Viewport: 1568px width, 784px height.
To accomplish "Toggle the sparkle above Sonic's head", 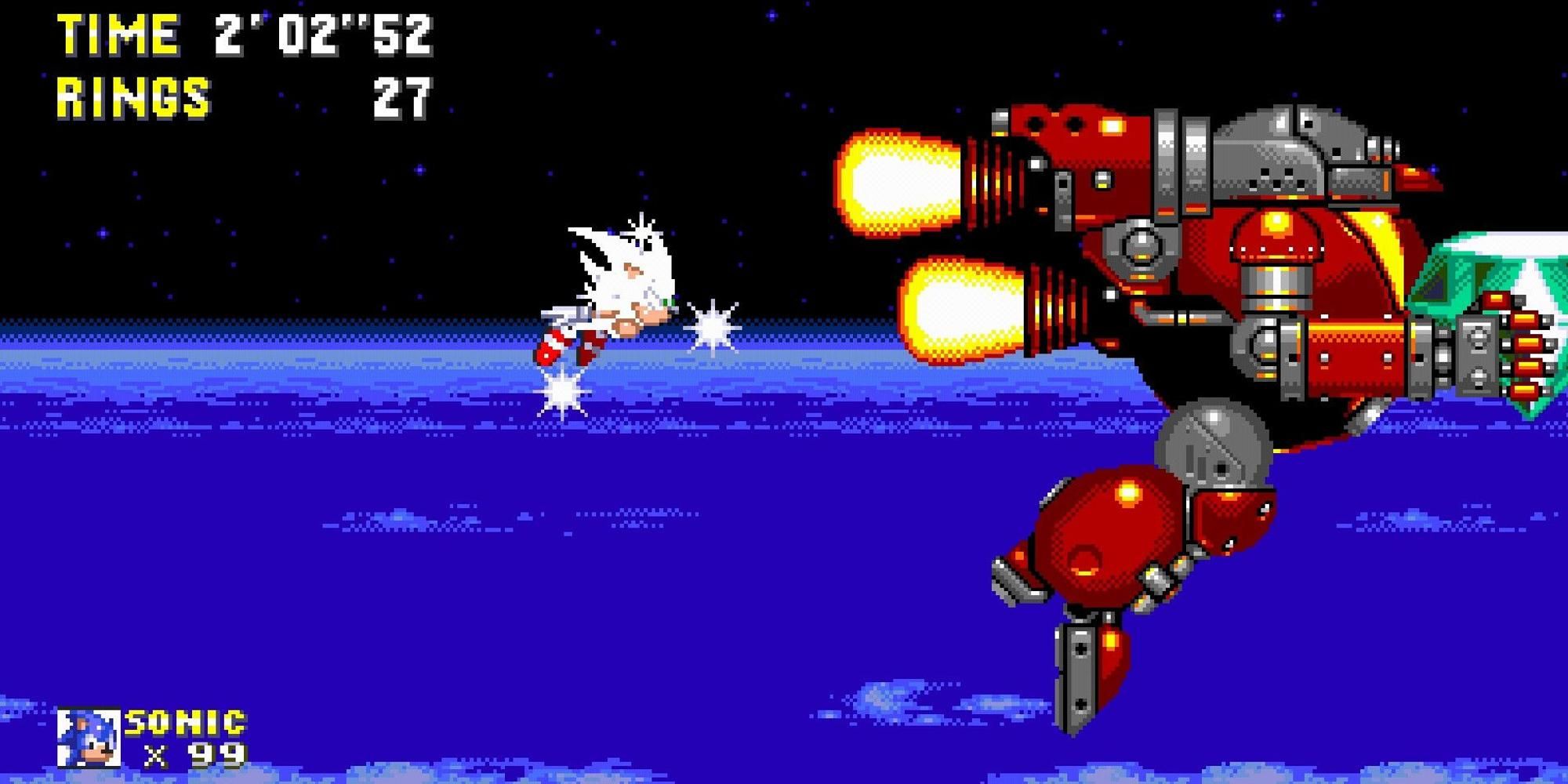I will click(643, 231).
